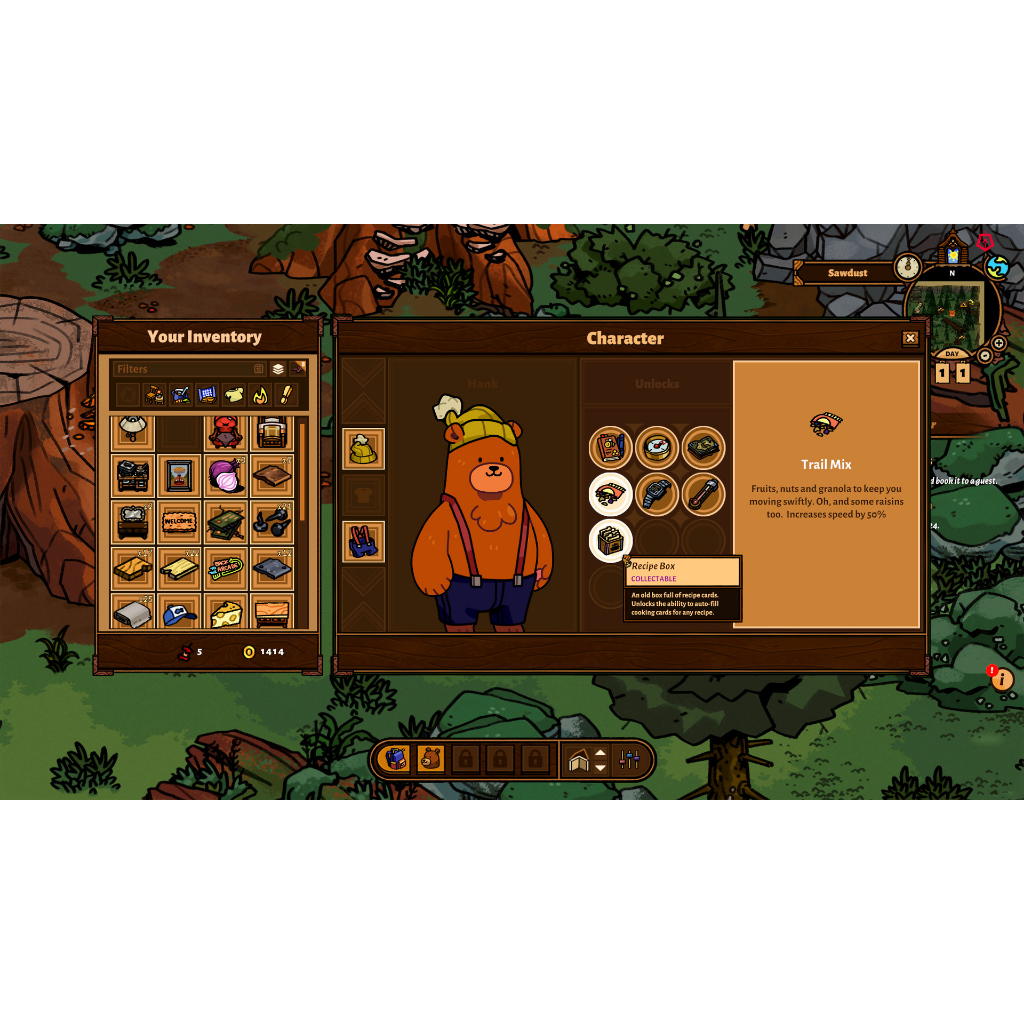Pick the compass unlock icon
This screenshot has width=1024, height=1024.
click(x=657, y=447)
